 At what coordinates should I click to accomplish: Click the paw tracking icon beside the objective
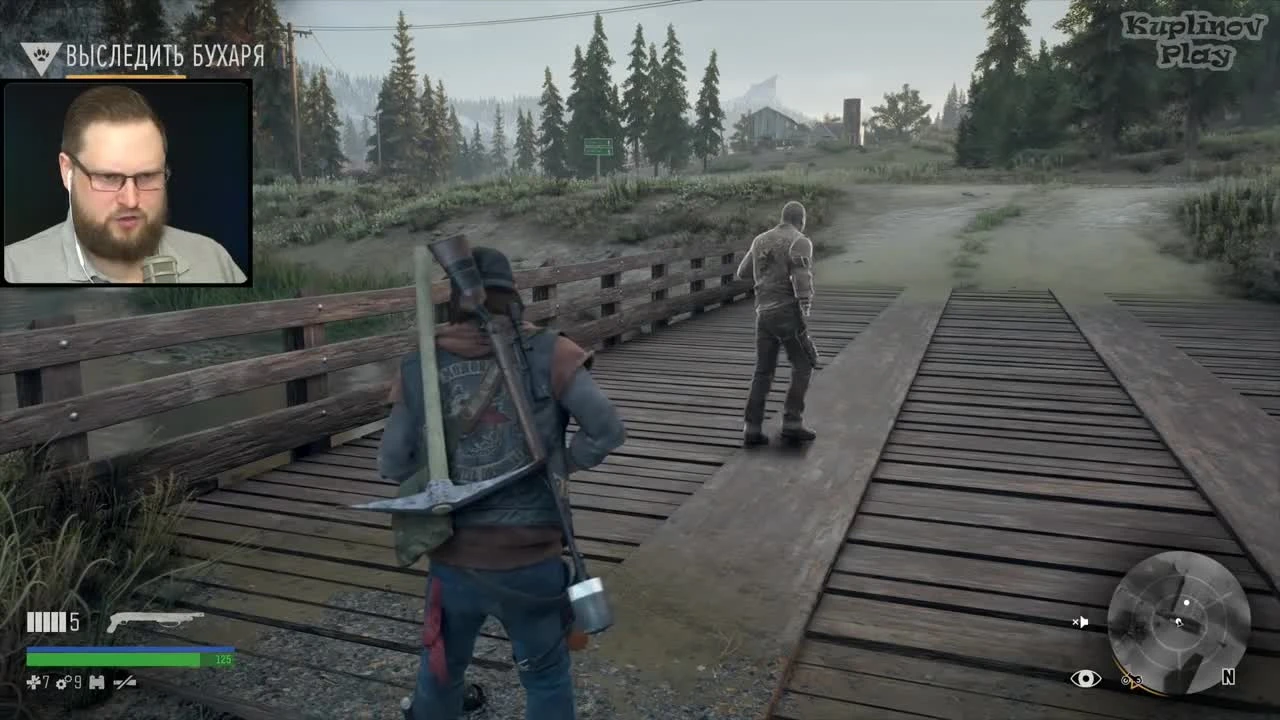coord(40,56)
